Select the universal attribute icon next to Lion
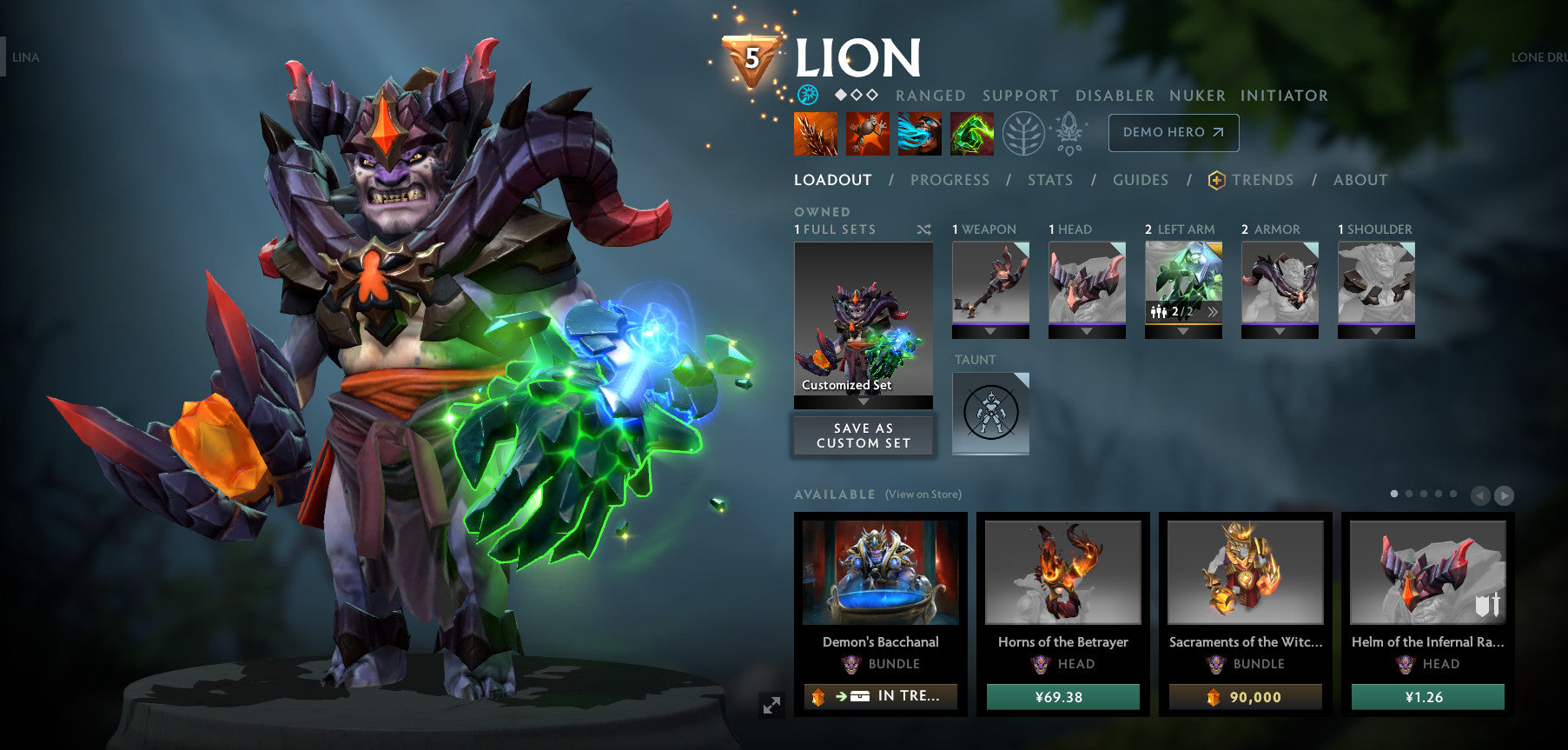1568x750 pixels. [807, 96]
